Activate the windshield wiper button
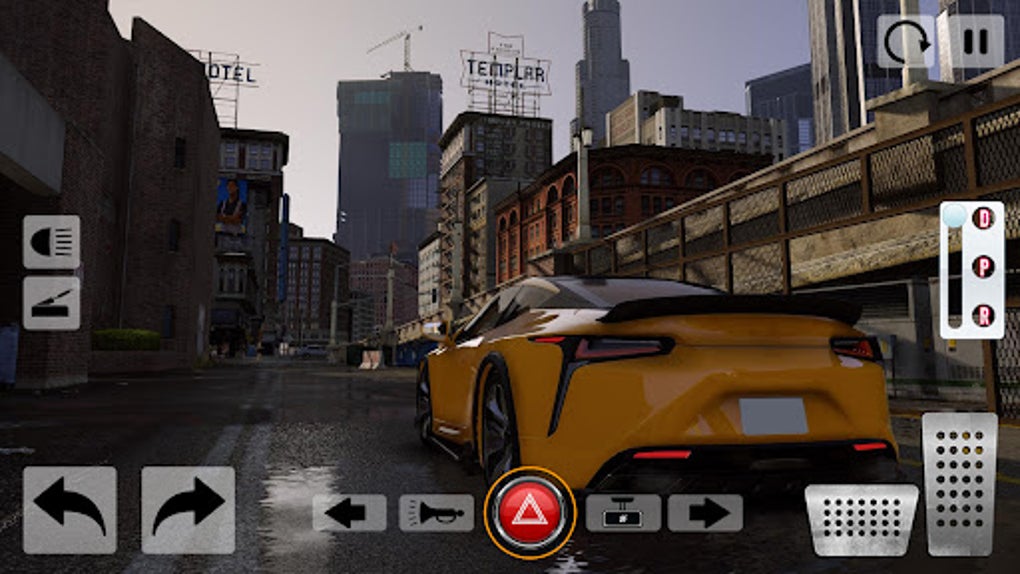 52,303
